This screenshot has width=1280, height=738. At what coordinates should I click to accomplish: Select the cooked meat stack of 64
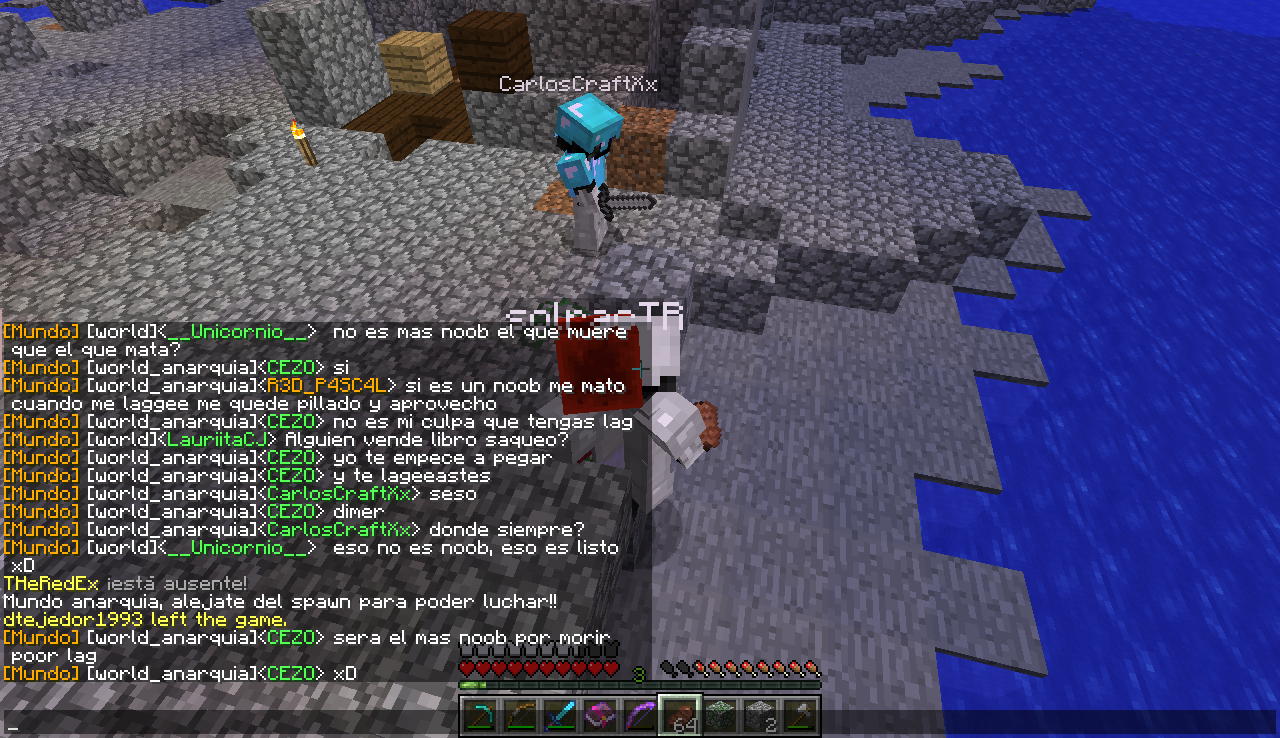click(x=680, y=716)
